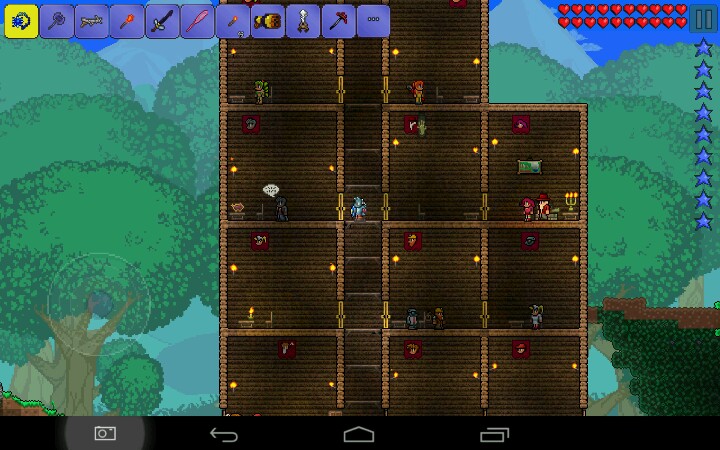Tap the camera screenshot icon
The image size is (720, 450).
[105, 433]
